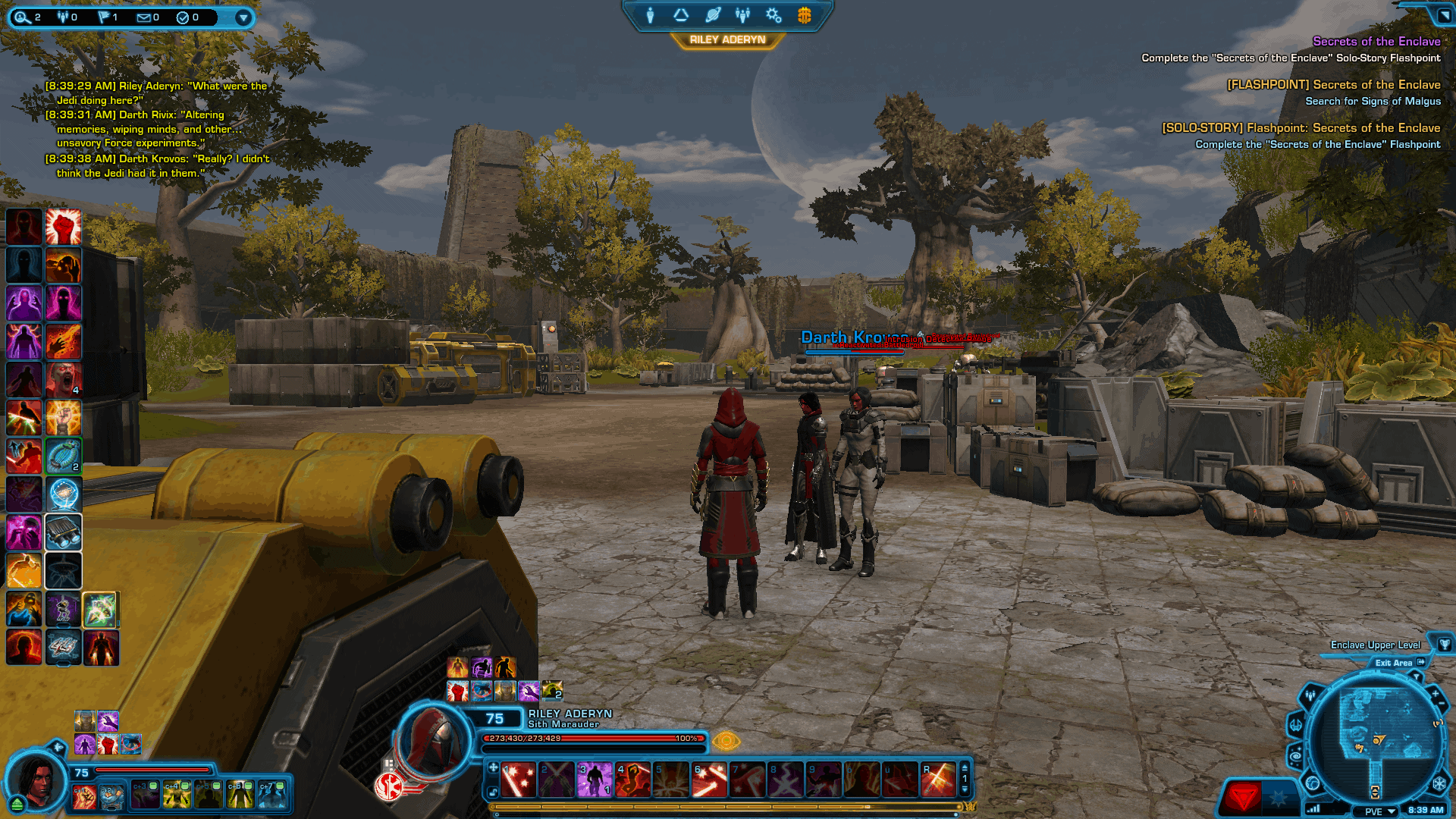Image resolution: width=1456 pixels, height=819 pixels.
Task: Open Preferences via the gear icon
Action: 773,15
